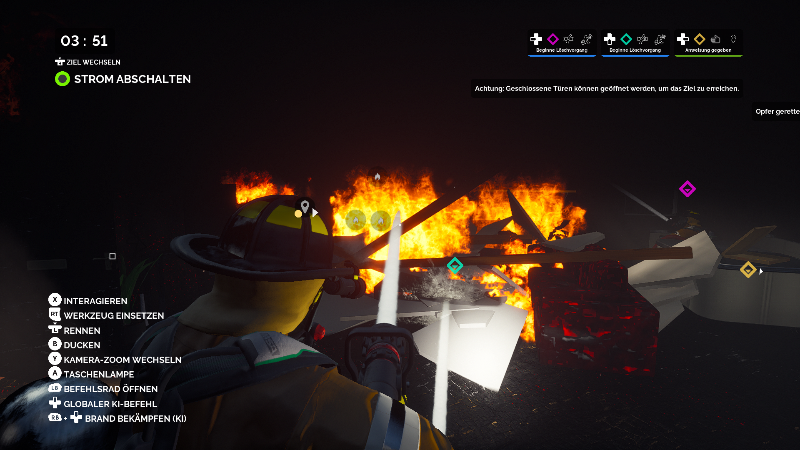Screen dimensions: 800x450
Task: Select the yellow diamond Anweisung gegeben panel
Action: tap(708, 42)
